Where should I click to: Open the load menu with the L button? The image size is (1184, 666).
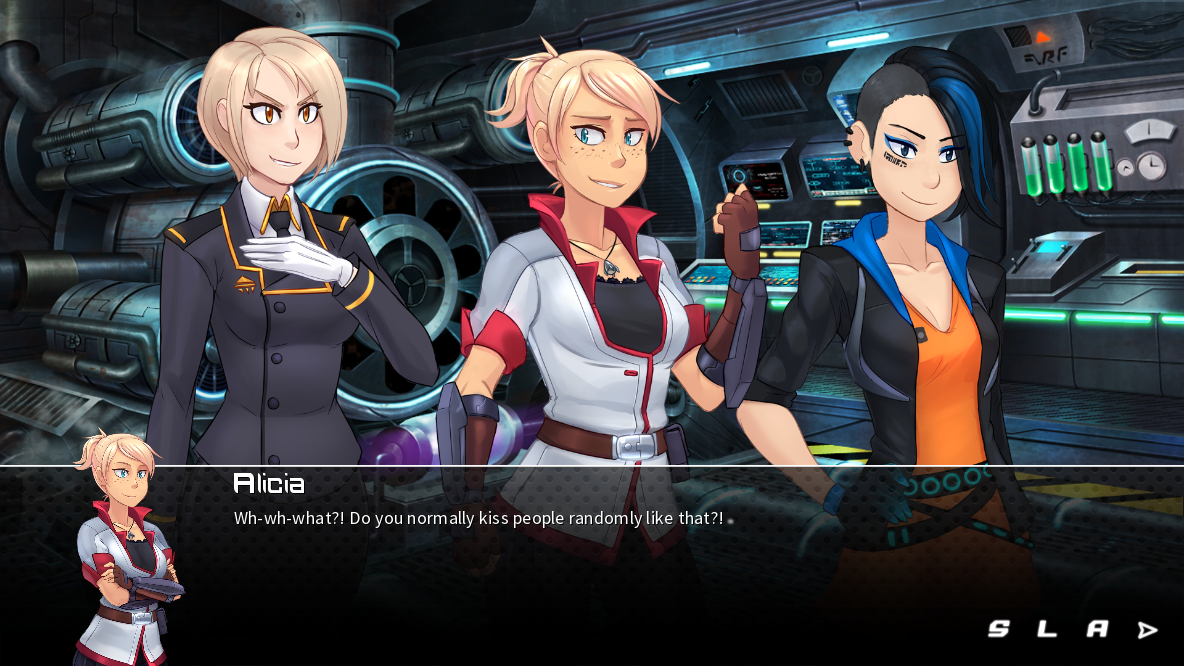point(1047,629)
